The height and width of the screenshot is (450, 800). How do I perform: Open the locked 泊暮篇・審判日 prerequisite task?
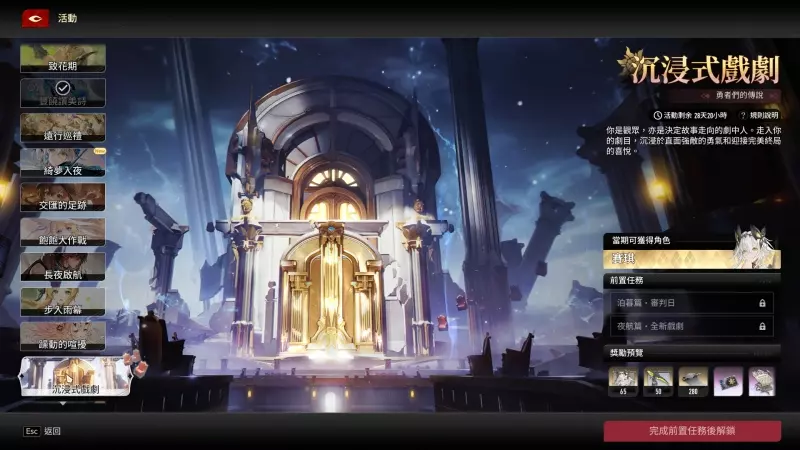(x=691, y=302)
